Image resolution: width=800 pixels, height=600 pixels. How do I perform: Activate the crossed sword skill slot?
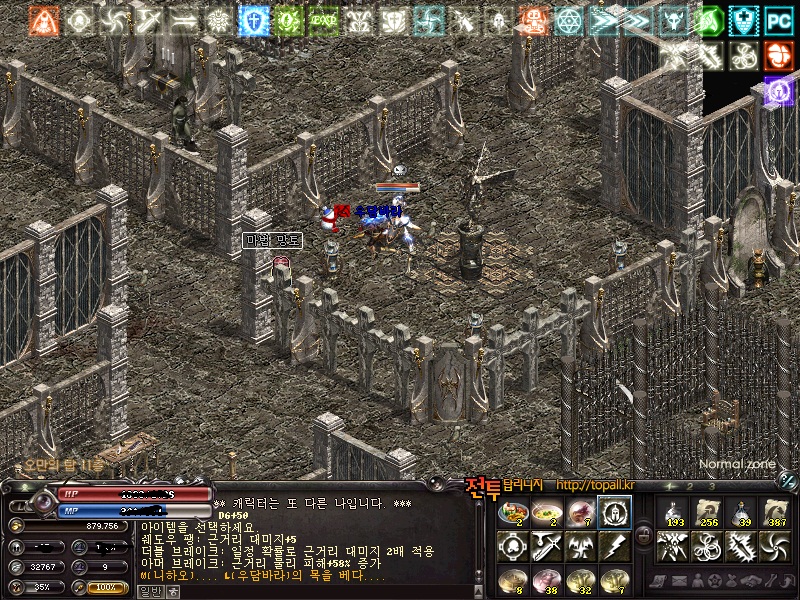[547, 546]
